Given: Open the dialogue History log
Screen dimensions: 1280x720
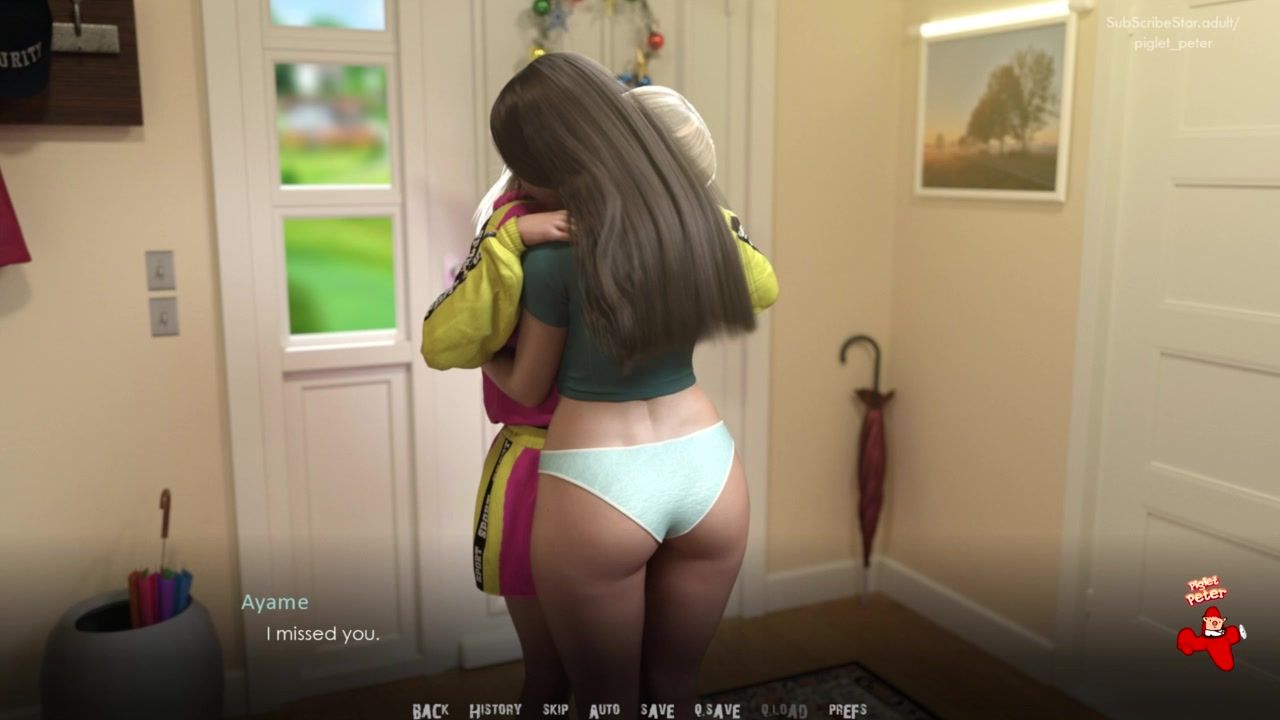Looking at the screenshot, I should pyautogui.click(x=495, y=710).
